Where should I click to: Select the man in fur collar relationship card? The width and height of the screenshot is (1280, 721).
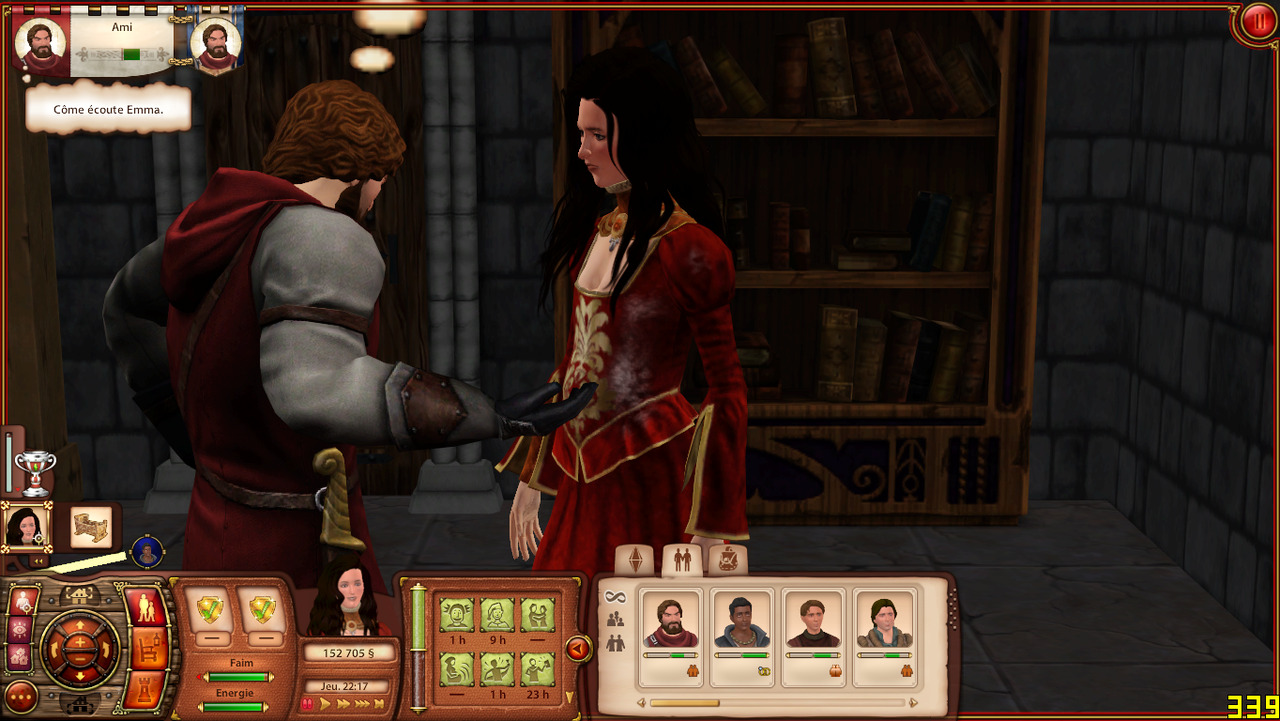coord(885,636)
